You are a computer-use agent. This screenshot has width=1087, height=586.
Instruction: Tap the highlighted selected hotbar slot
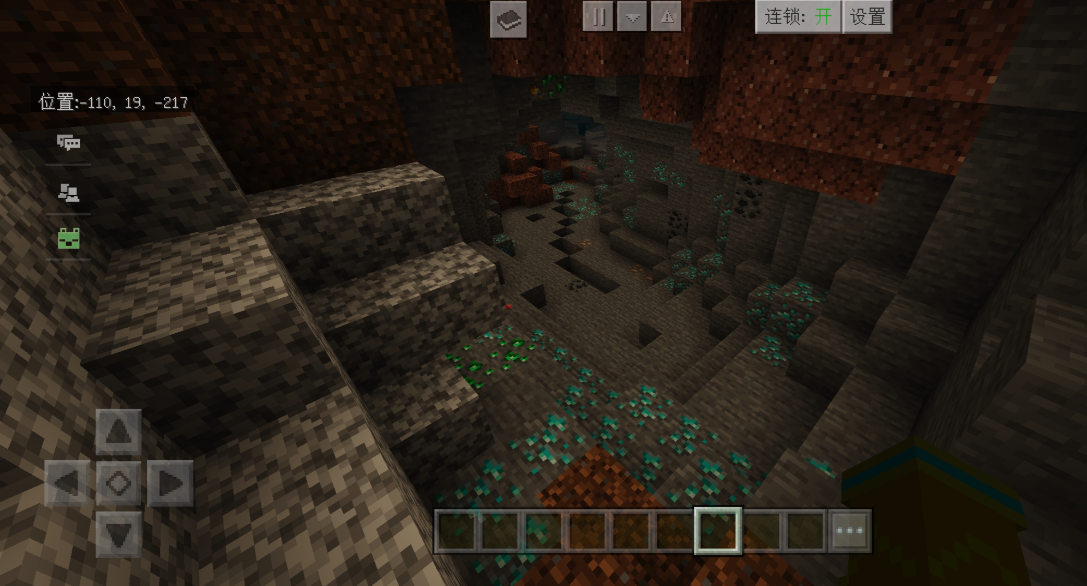[717, 531]
